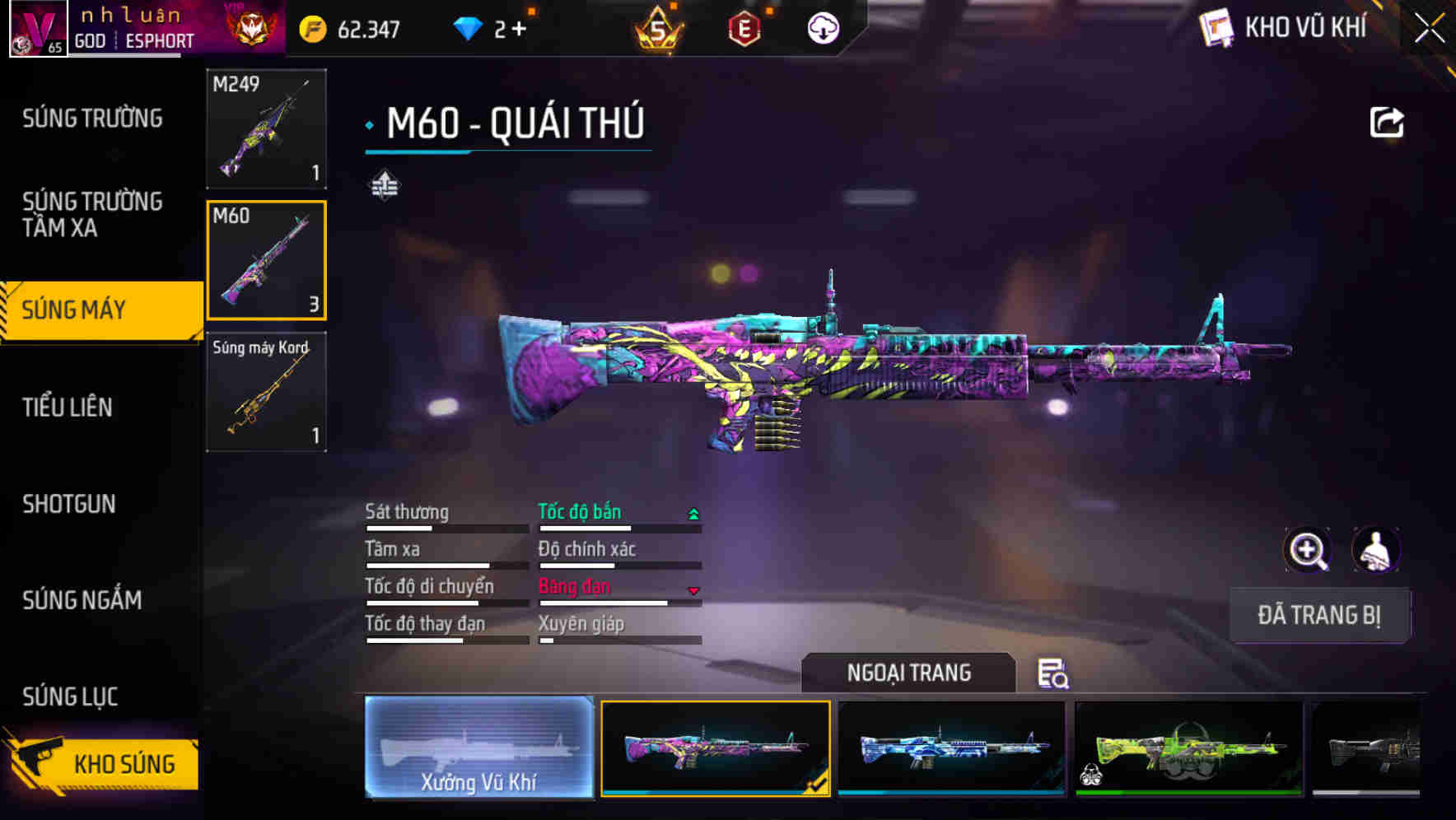Viewport: 1456px width, 820px height.
Task: Open the Súng Ngắm category
Action: [82, 600]
